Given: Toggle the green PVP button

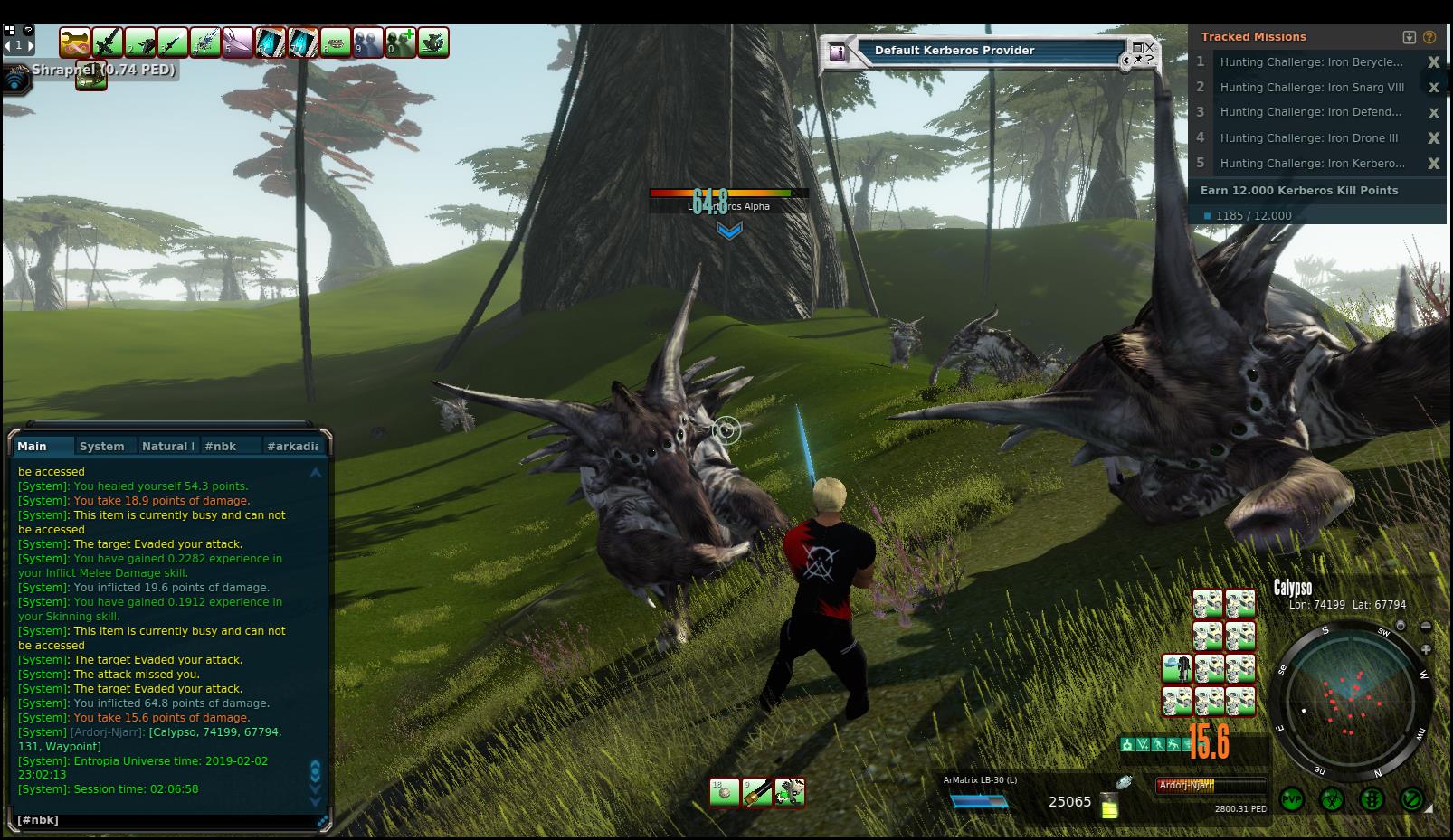Looking at the screenshot, I should (1291, 799).
